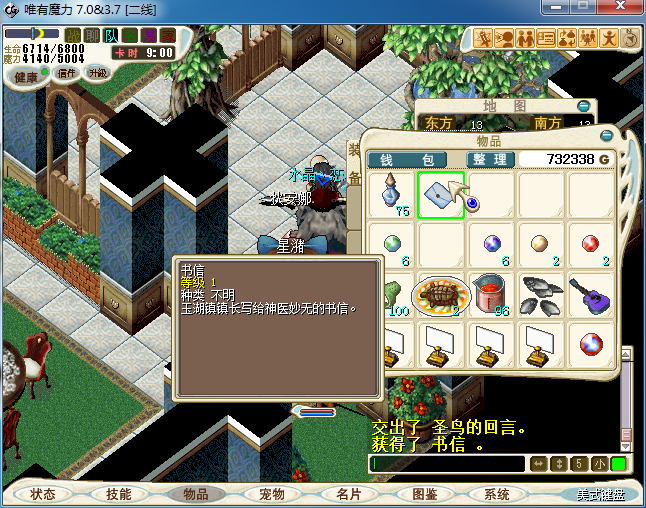Screen dimensions: 646x508
Task: Click the chat text input box
Action: point(446,464)
